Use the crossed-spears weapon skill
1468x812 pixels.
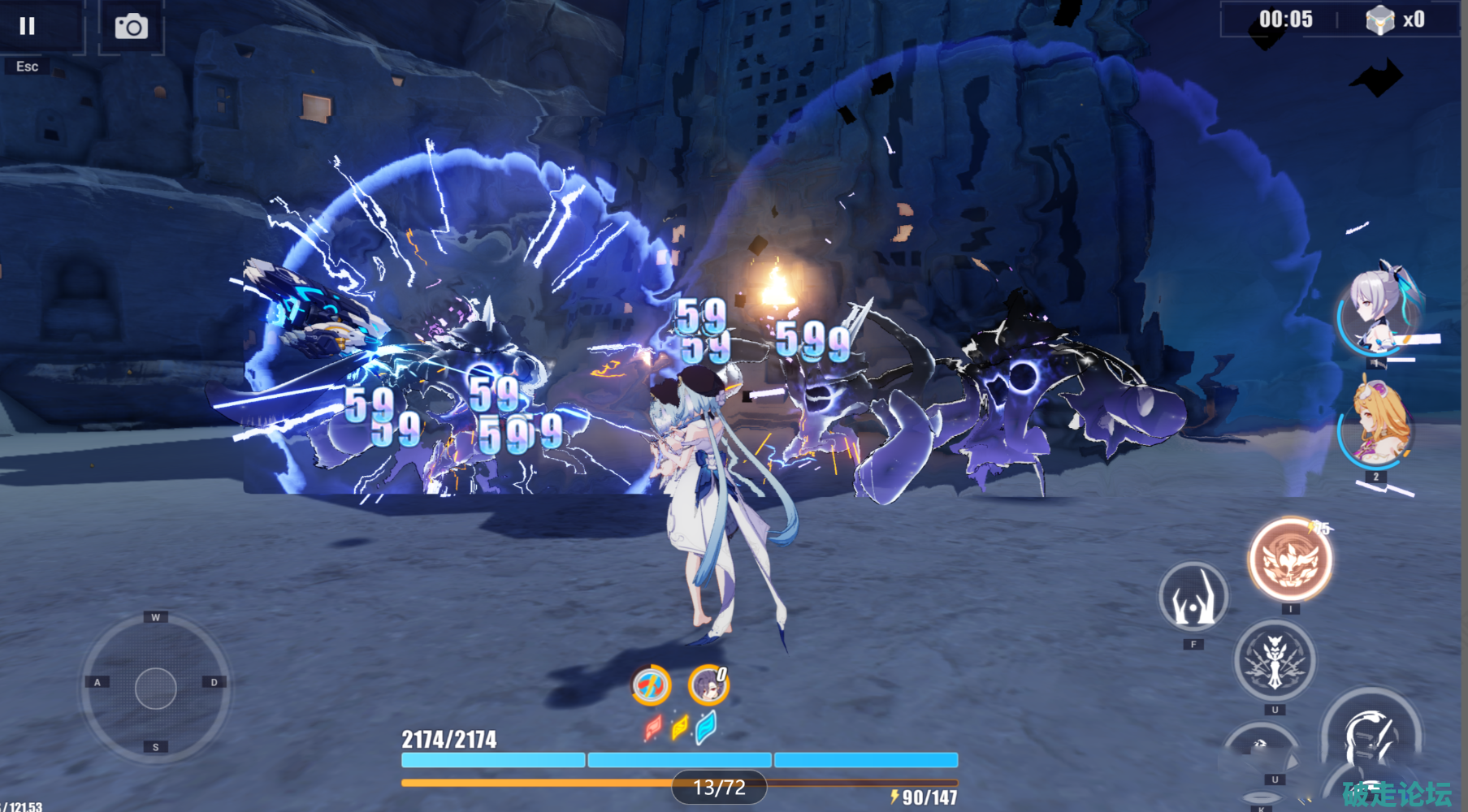1274,660
